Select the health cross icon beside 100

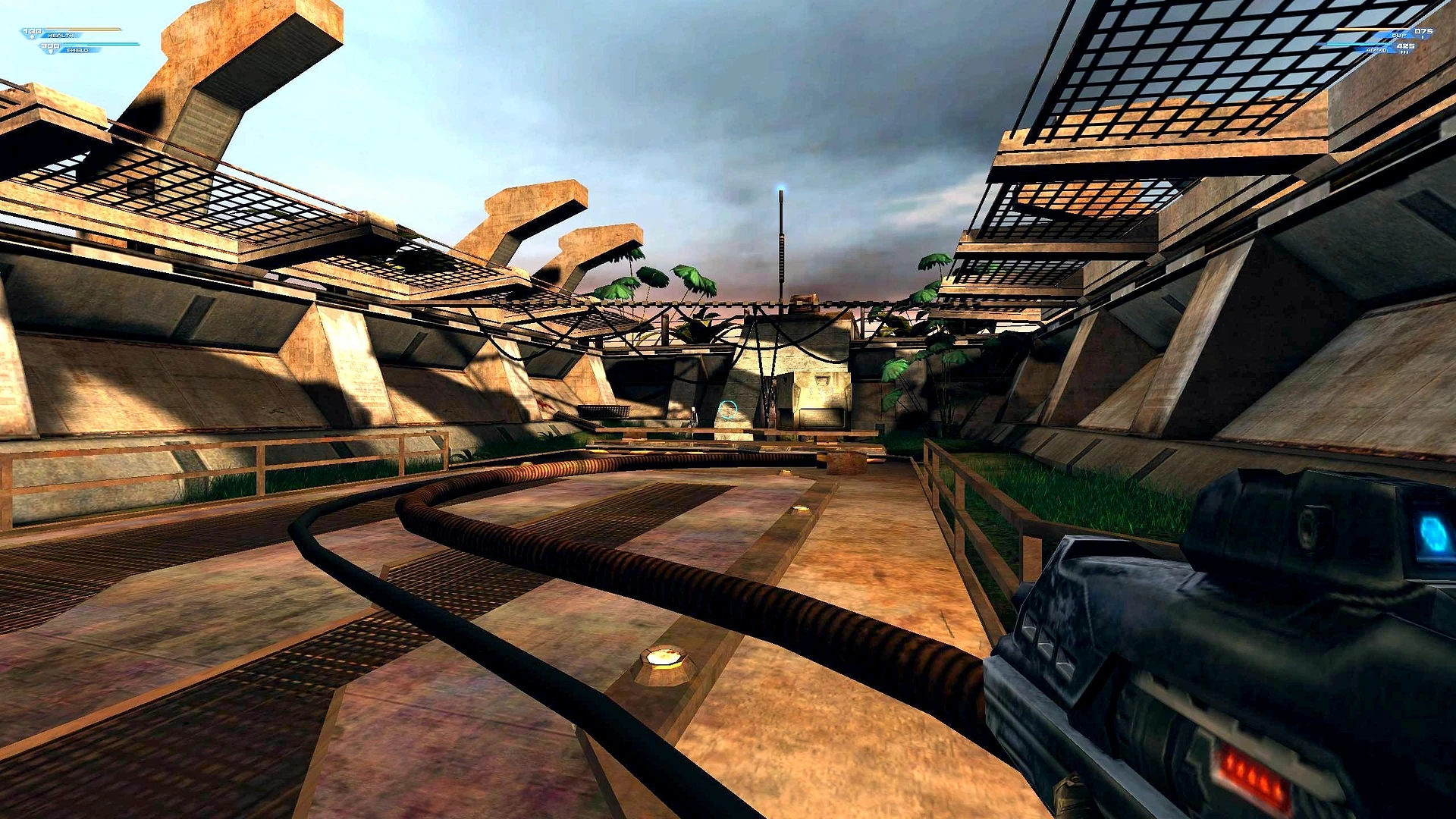pyautogui.click(x=32, y=36)
